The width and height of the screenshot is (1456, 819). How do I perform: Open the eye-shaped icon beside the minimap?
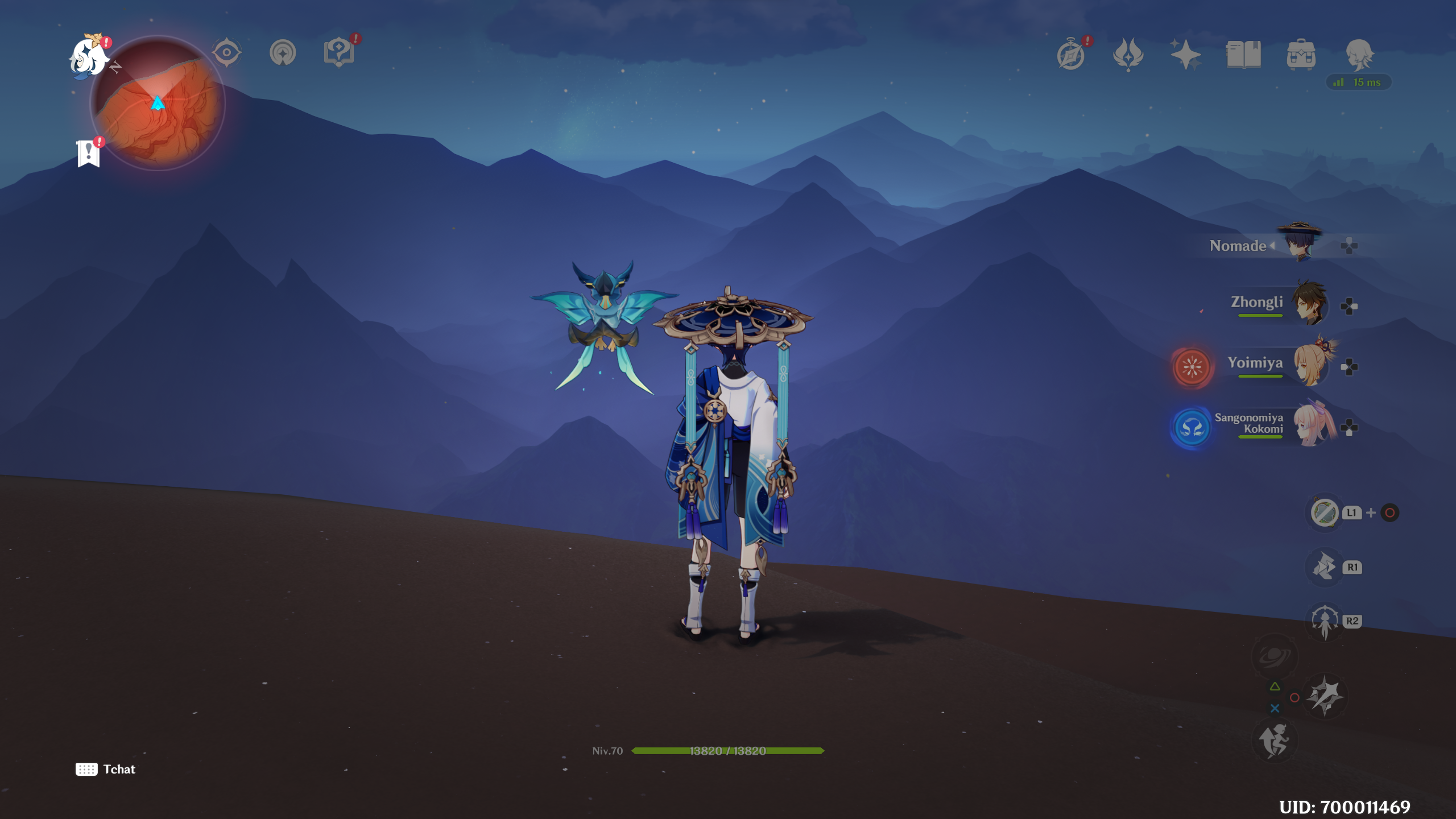[x=226, y=53]
